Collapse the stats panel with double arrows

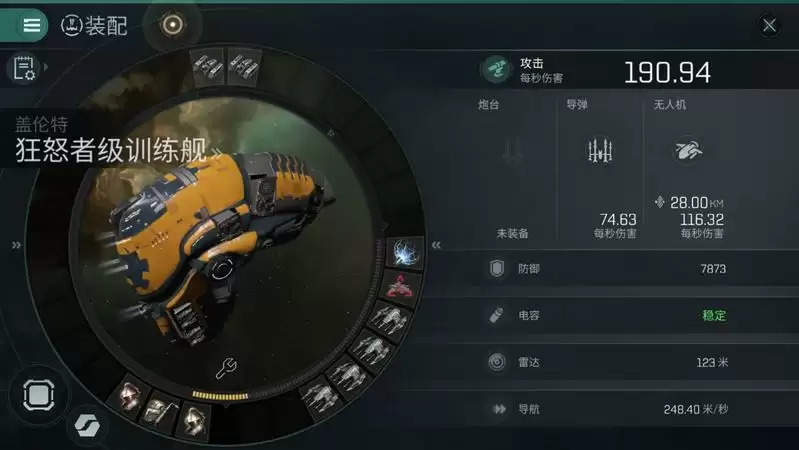pos(436,245)
